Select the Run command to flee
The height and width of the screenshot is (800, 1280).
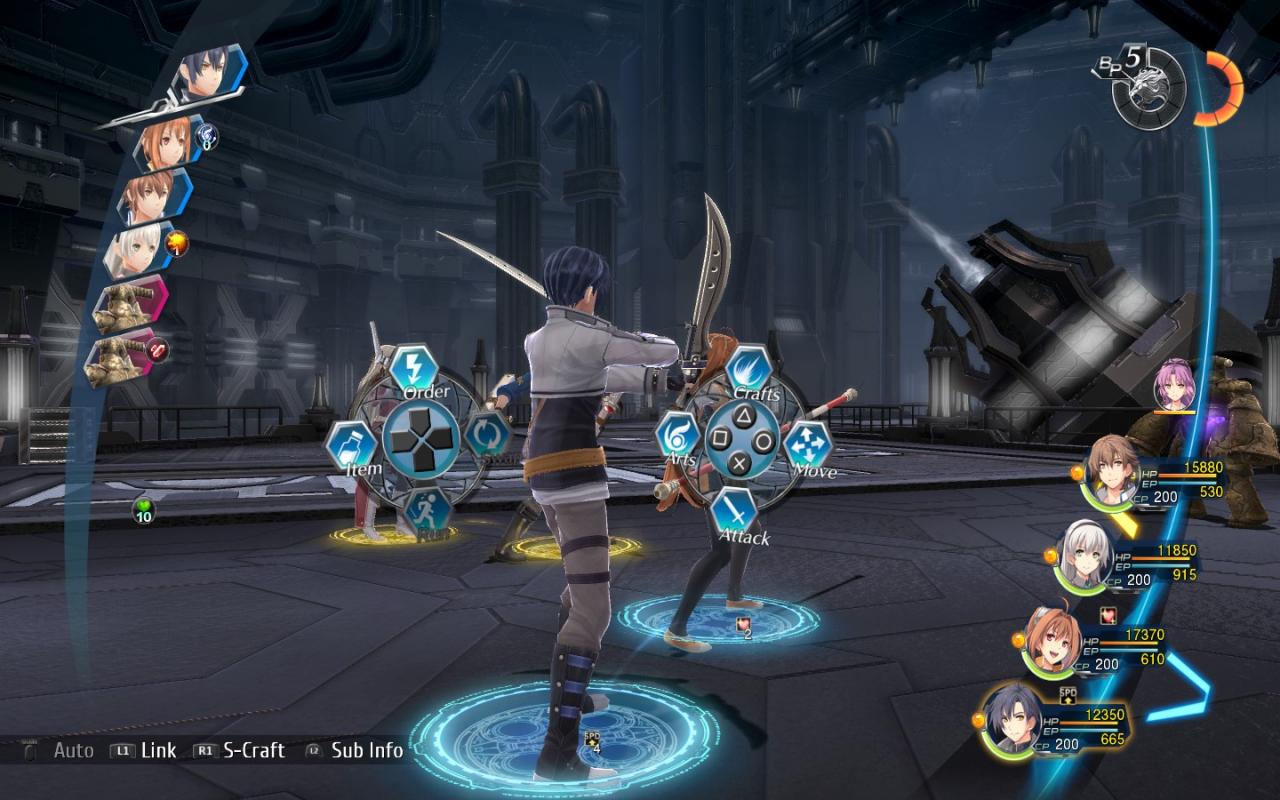[x=427, y=511]
